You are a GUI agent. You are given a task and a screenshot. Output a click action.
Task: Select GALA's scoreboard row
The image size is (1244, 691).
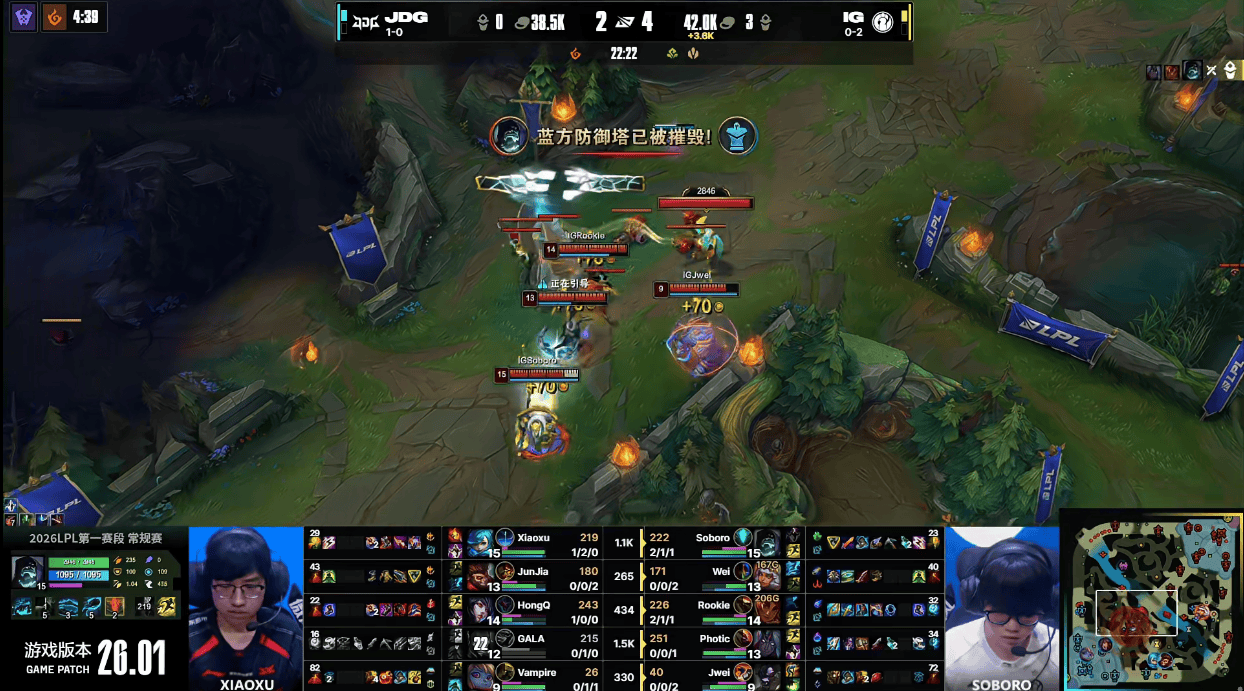(x=535, y=641)
